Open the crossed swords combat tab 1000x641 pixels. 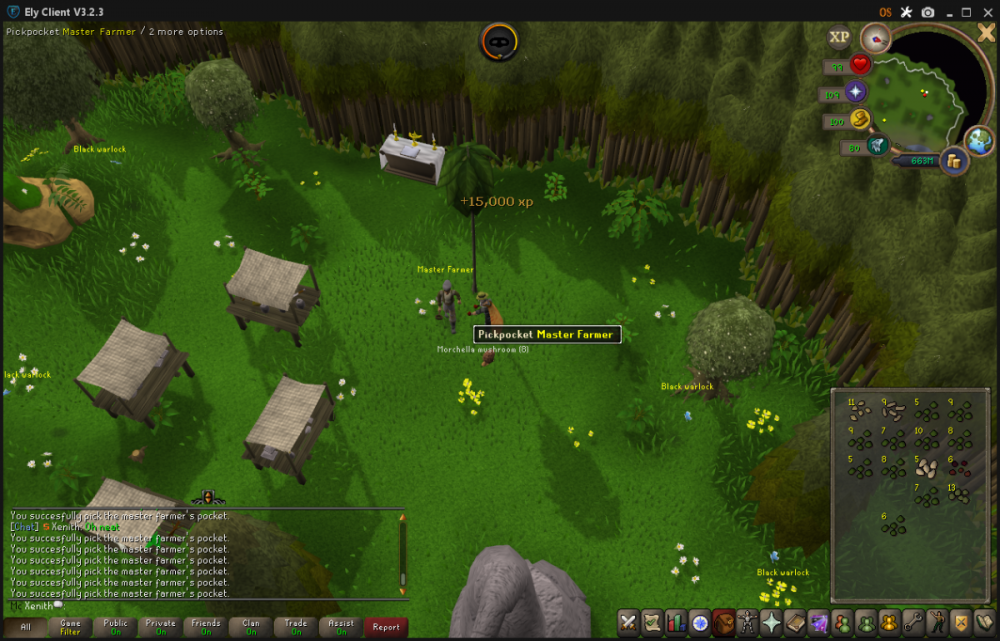(628, 622)
